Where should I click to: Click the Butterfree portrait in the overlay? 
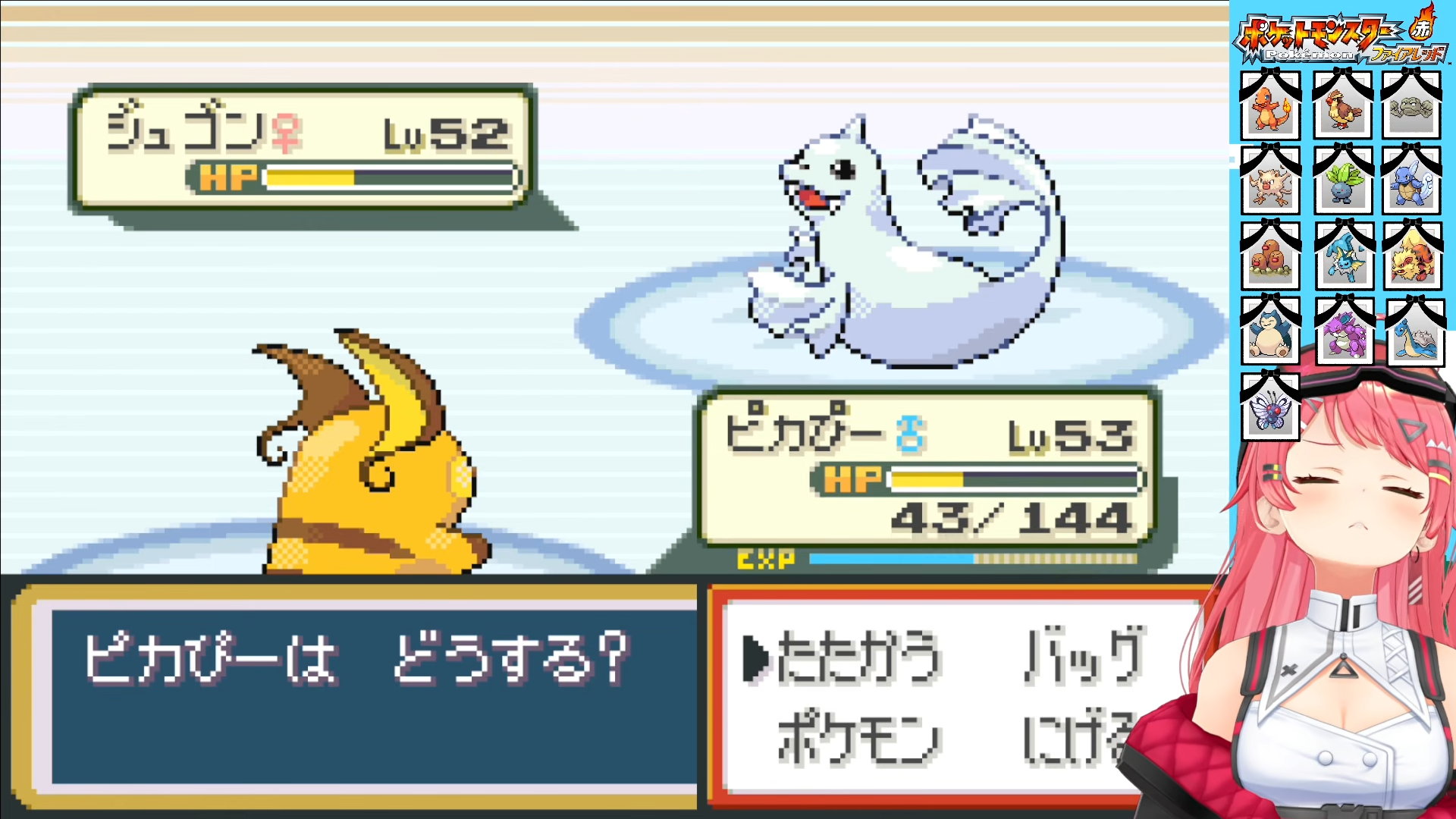(1270, 410)
